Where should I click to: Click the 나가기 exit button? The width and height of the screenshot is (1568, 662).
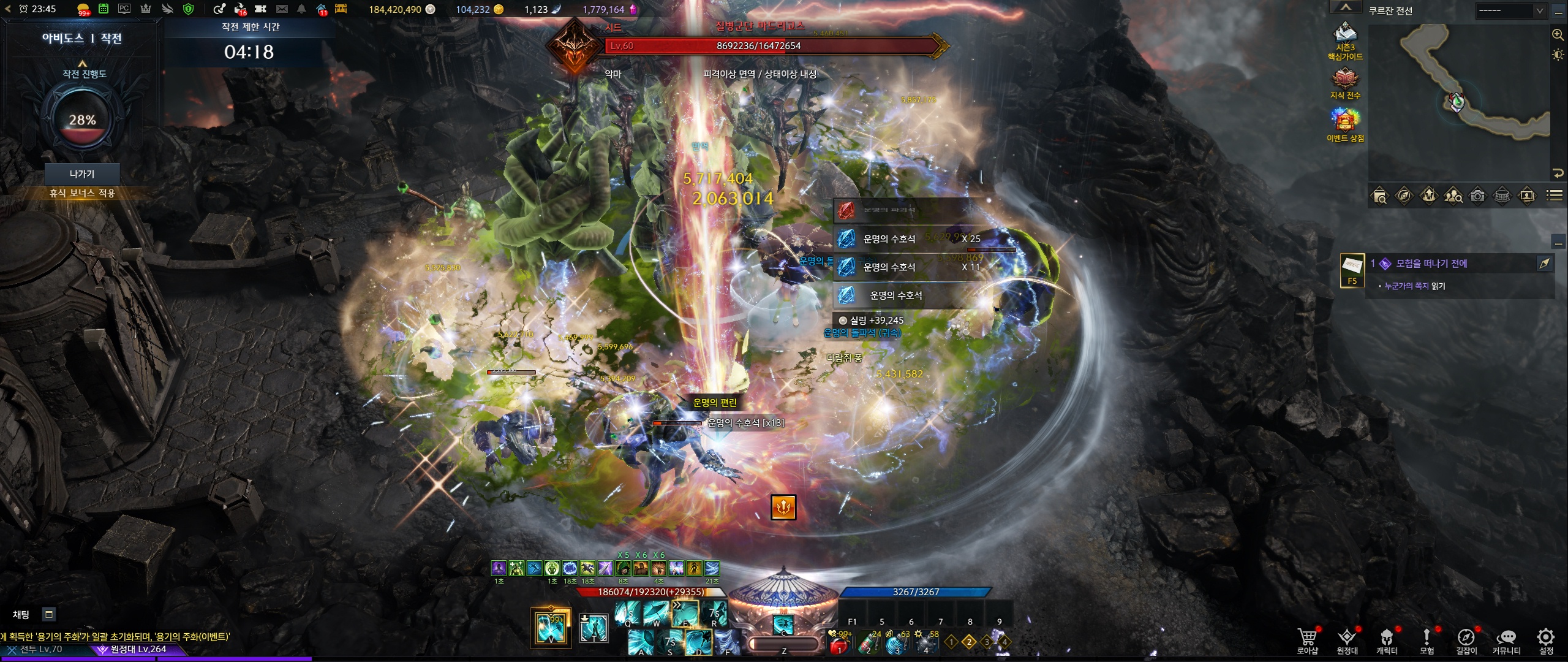pyautogui.click(x=82, y=174)
